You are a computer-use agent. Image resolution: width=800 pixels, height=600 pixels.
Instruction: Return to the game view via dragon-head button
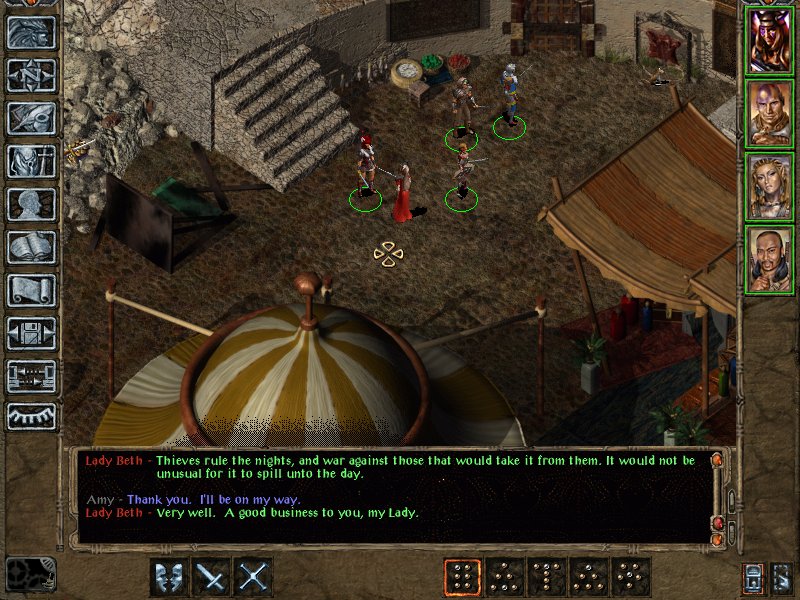(32, 32)
